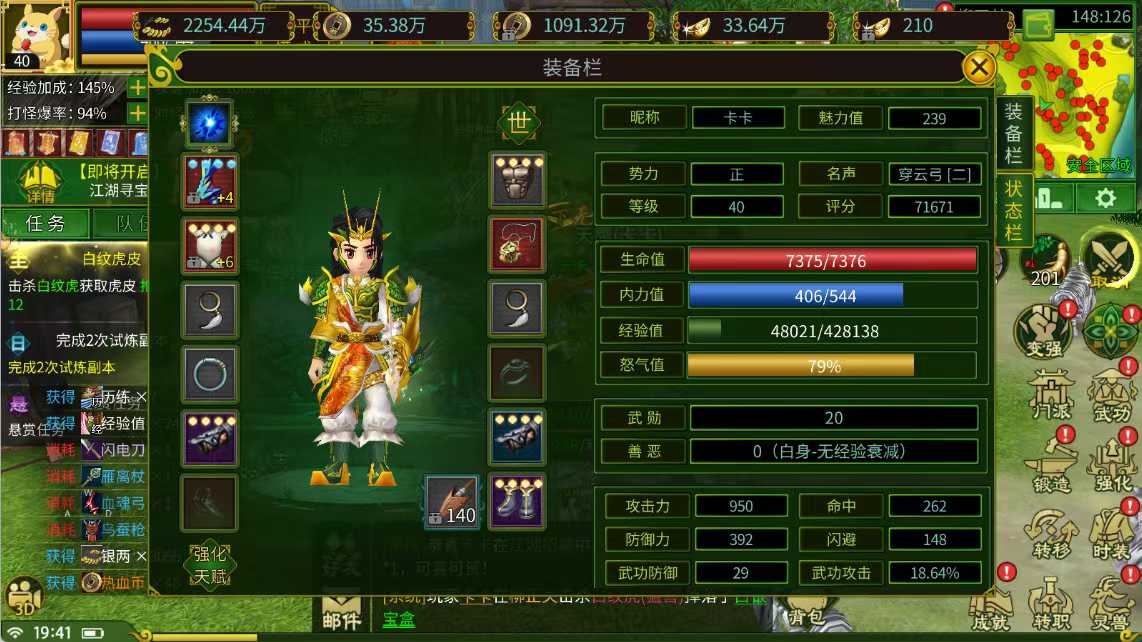Select the boots equipment slot
Viewport: 1142px width, 642px height.
coord(517,500)
